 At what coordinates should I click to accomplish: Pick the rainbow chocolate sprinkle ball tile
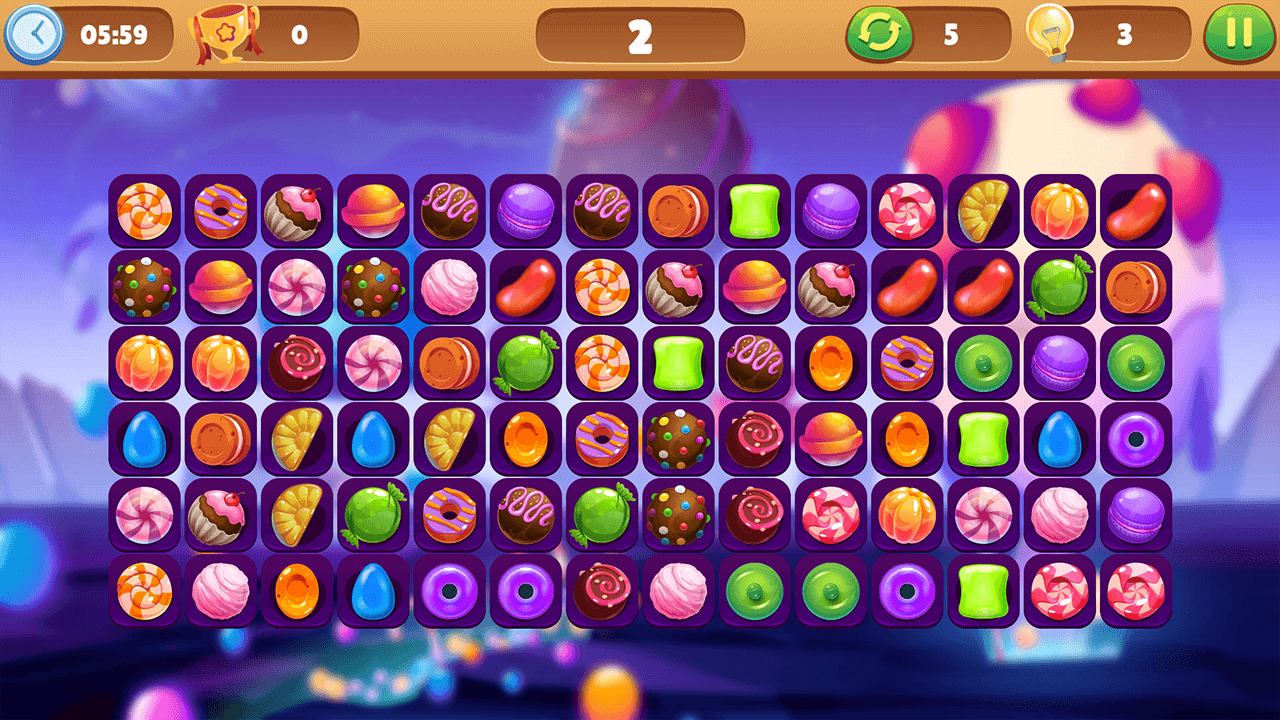143,288
